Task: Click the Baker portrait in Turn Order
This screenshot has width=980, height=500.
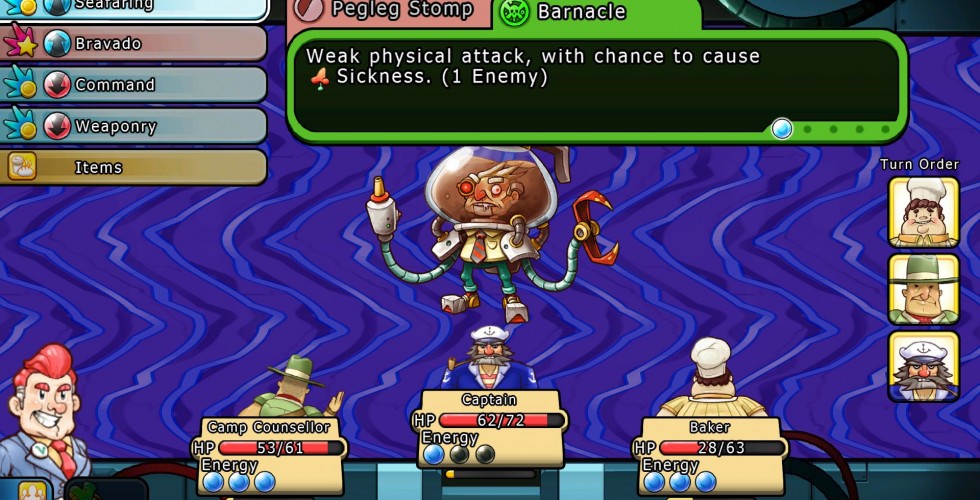Action: coord(923,211)
